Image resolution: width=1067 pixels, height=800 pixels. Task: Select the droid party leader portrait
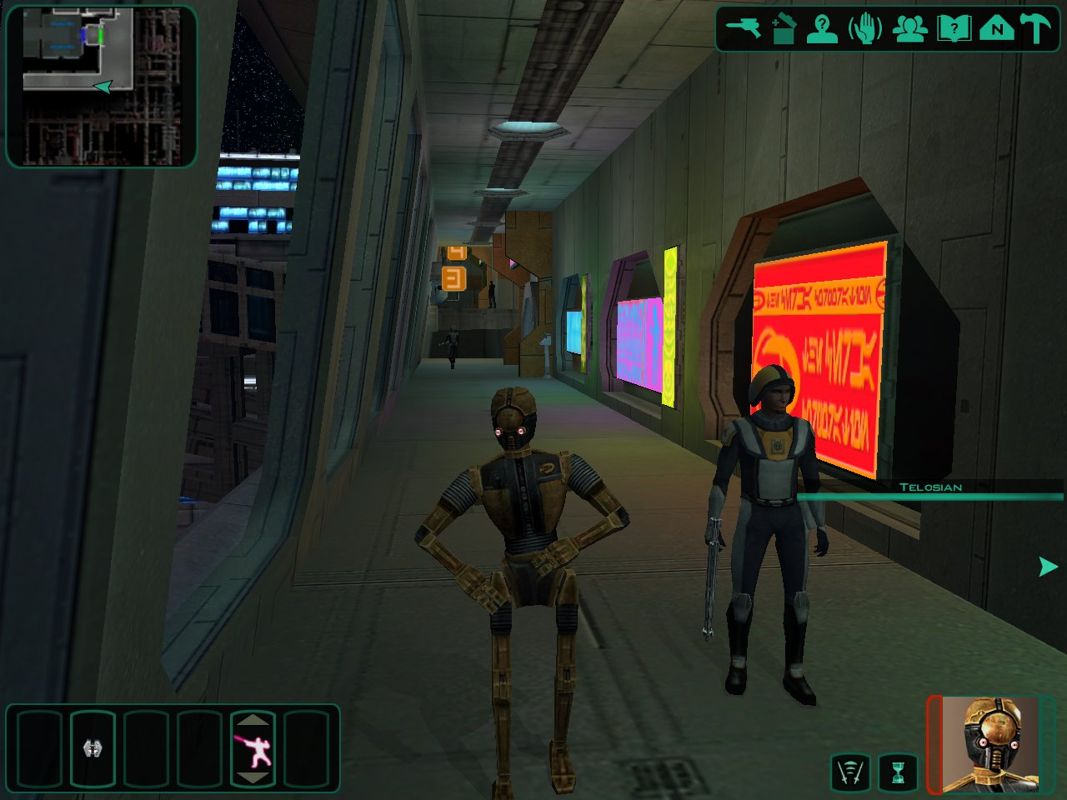click(x=990, y=744)
